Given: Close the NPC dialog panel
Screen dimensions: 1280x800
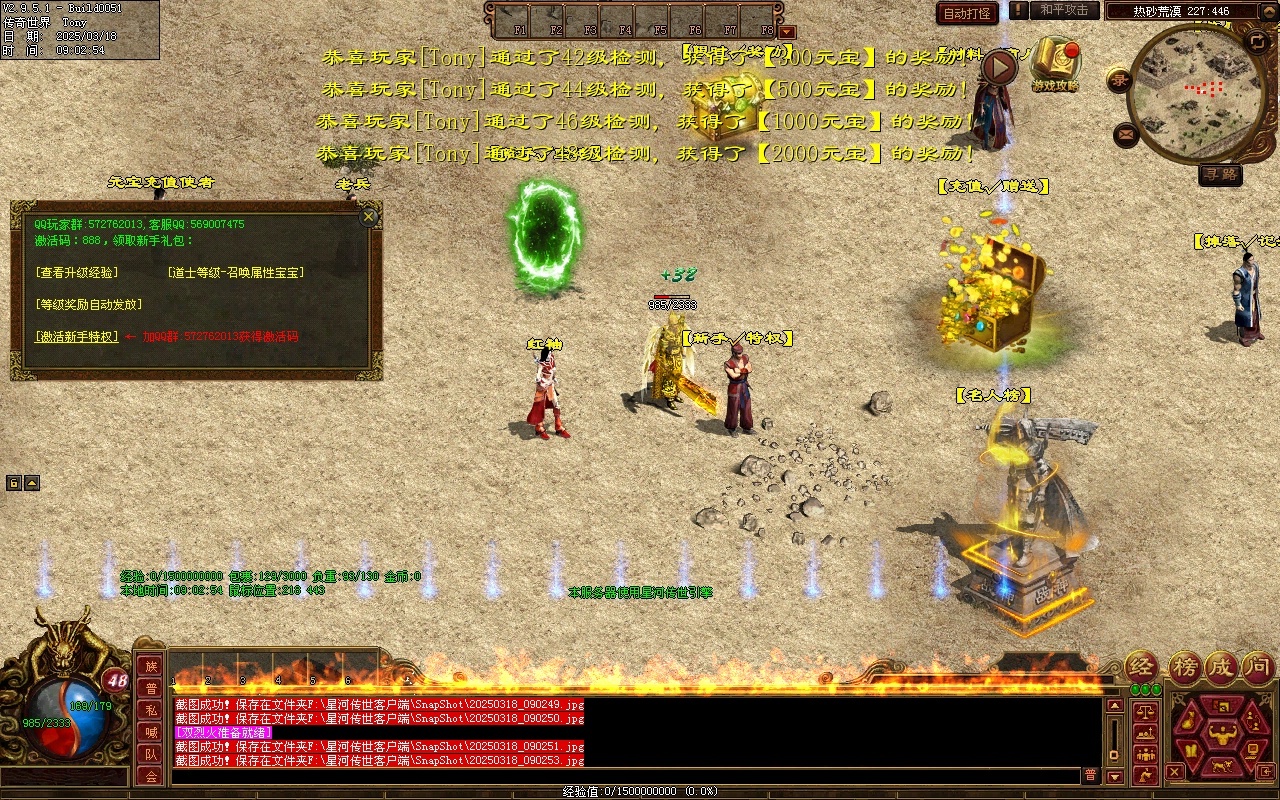Looking at the screenshot, I should tap(369, 216).
